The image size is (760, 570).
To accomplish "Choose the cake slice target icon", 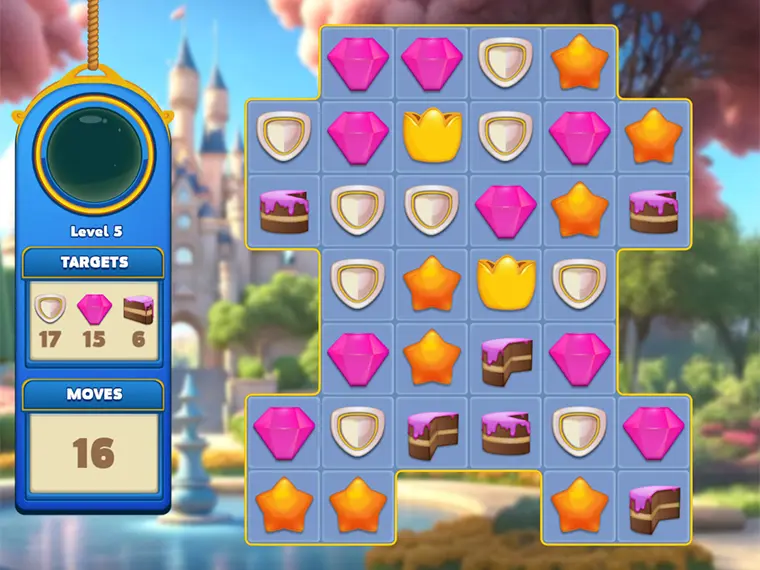I will [x=138, y=309].
